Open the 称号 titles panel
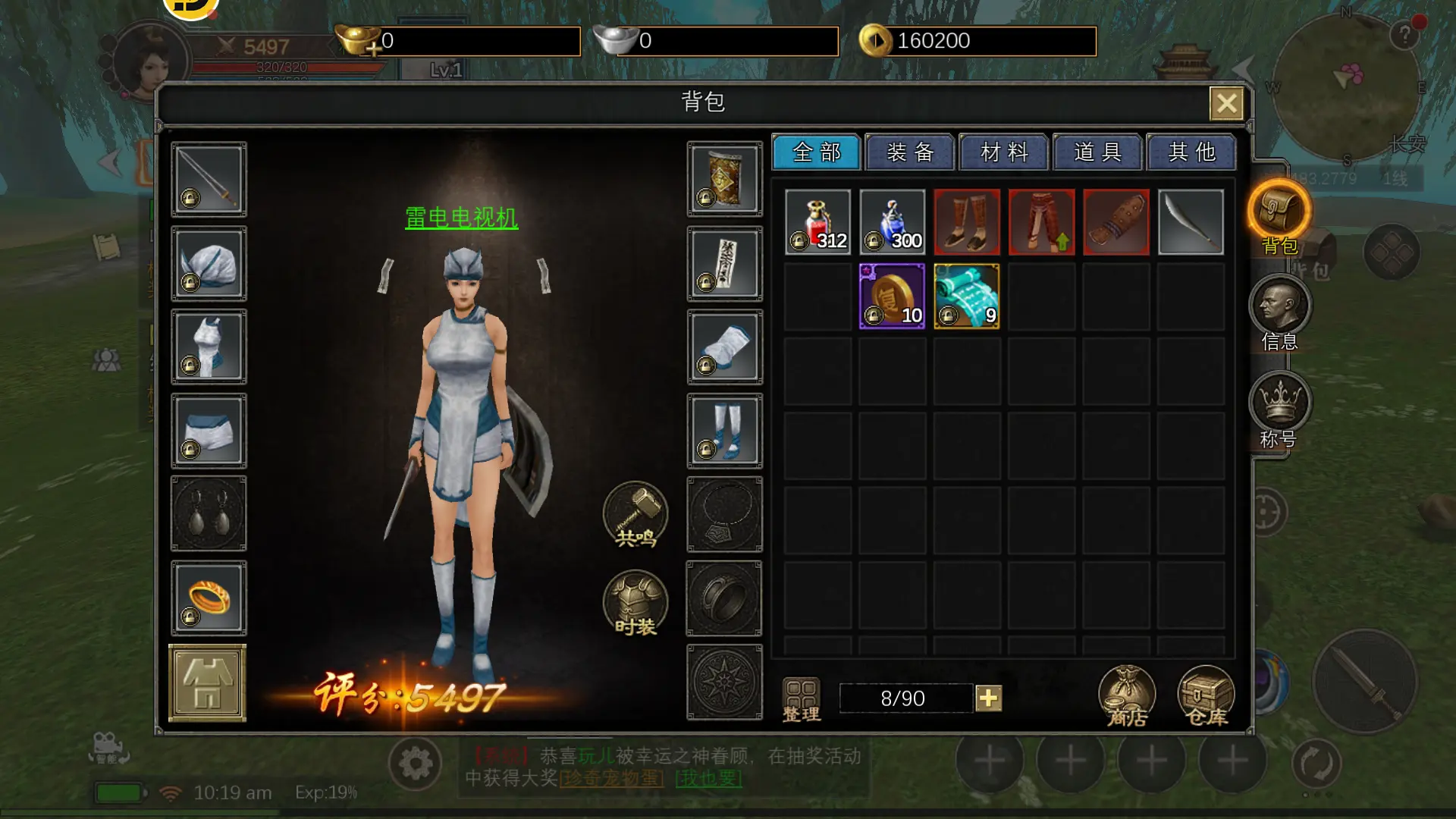Image resolution: width=1456 pixels, height=819 pixels. [x=1279, y=409]
